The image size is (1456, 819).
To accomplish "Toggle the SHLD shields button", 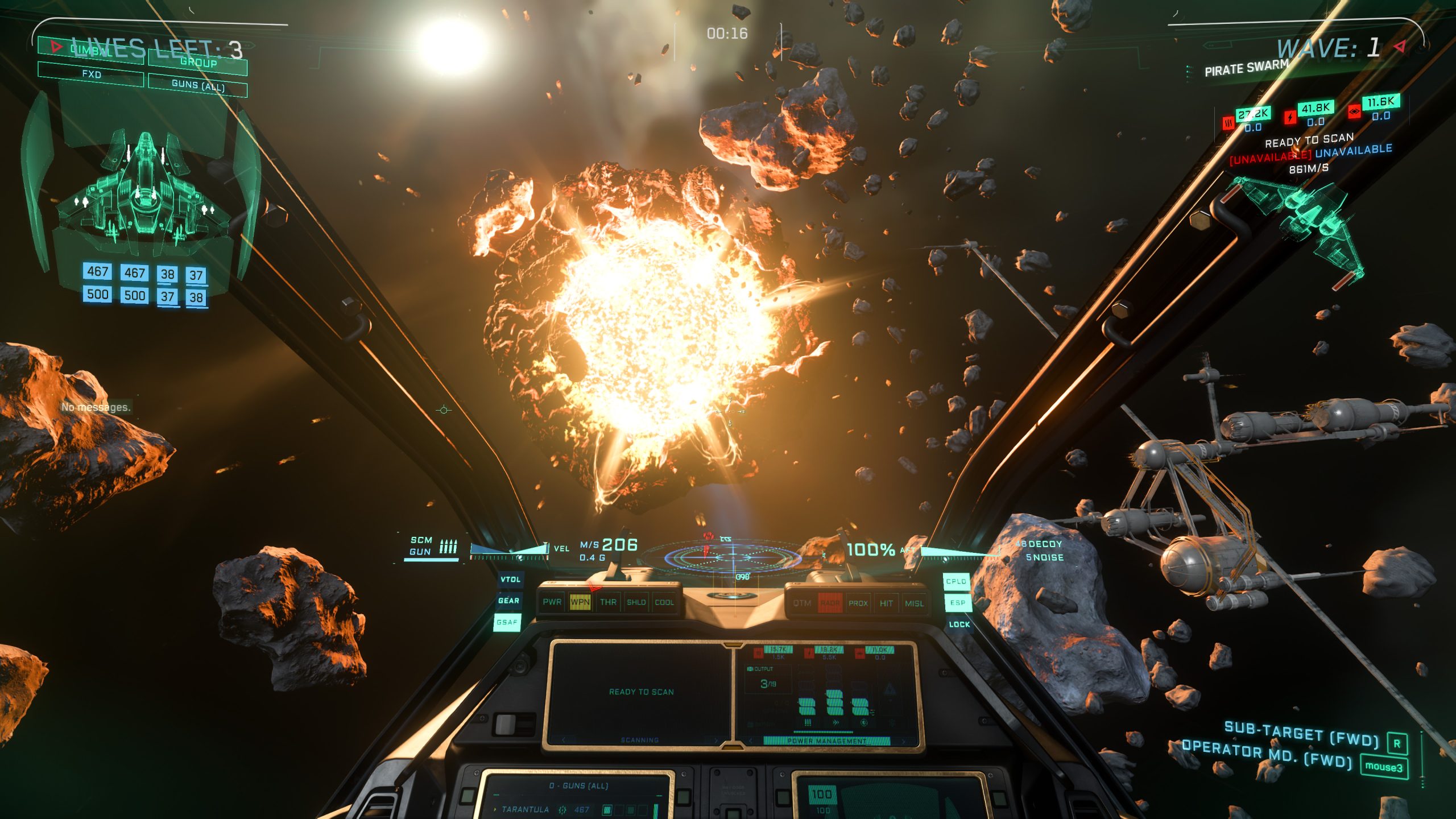I will [x=636, y=602].
